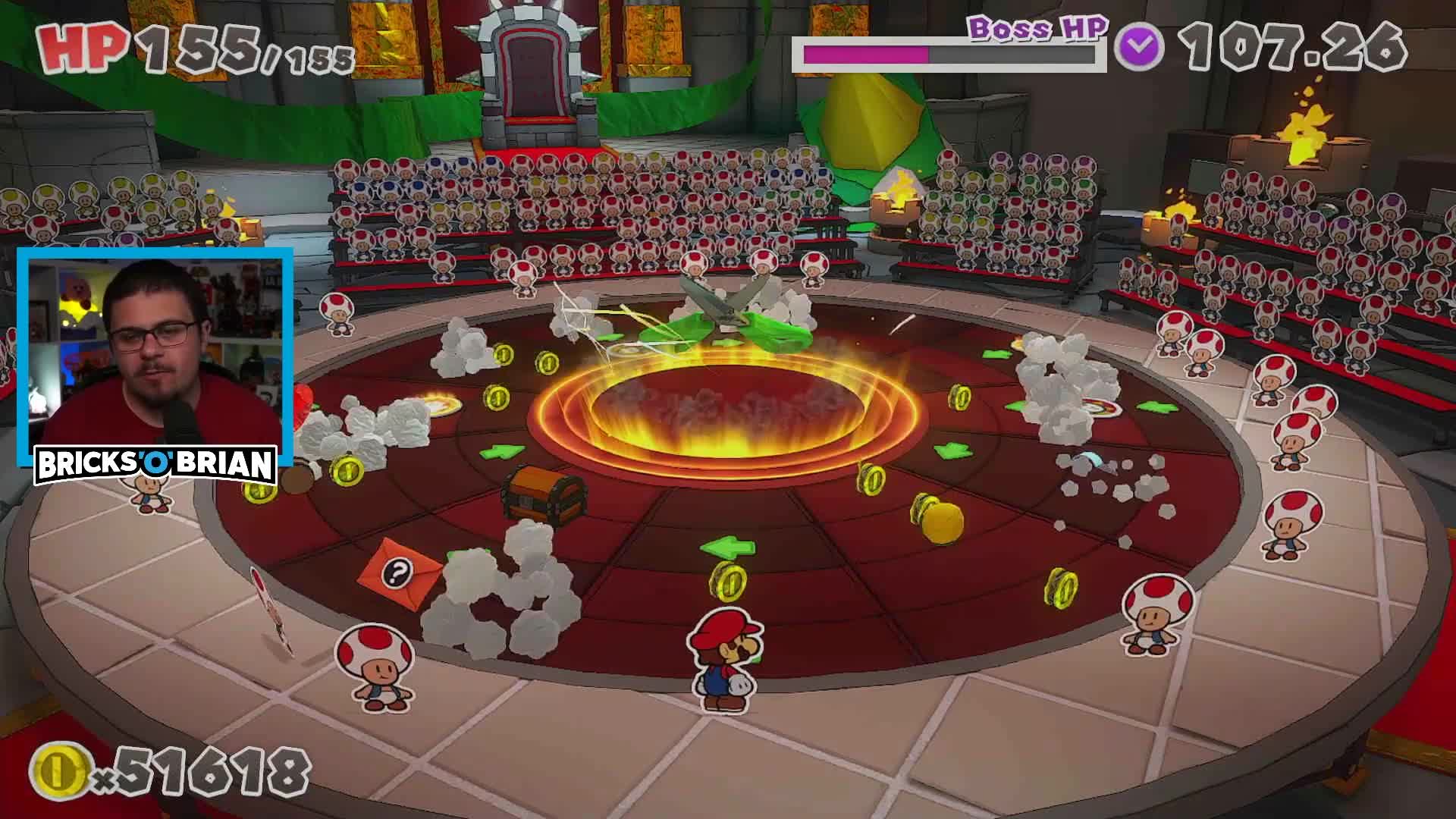
Task: Click the pink Boss HP progress bar
Action: click(x=864, y=53)
